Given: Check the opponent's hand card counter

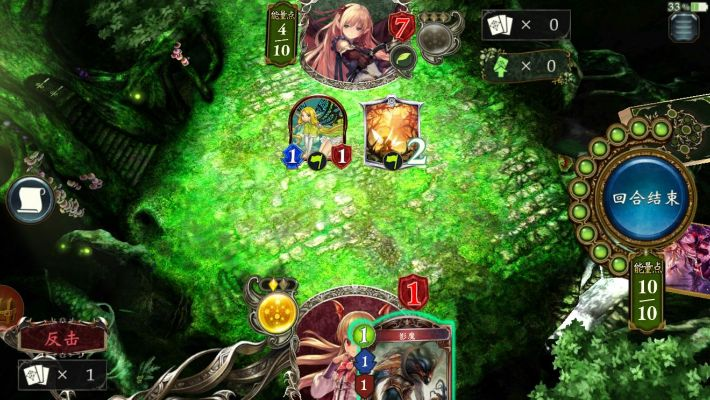Looking at the screenshot, I should pos(525,25).
